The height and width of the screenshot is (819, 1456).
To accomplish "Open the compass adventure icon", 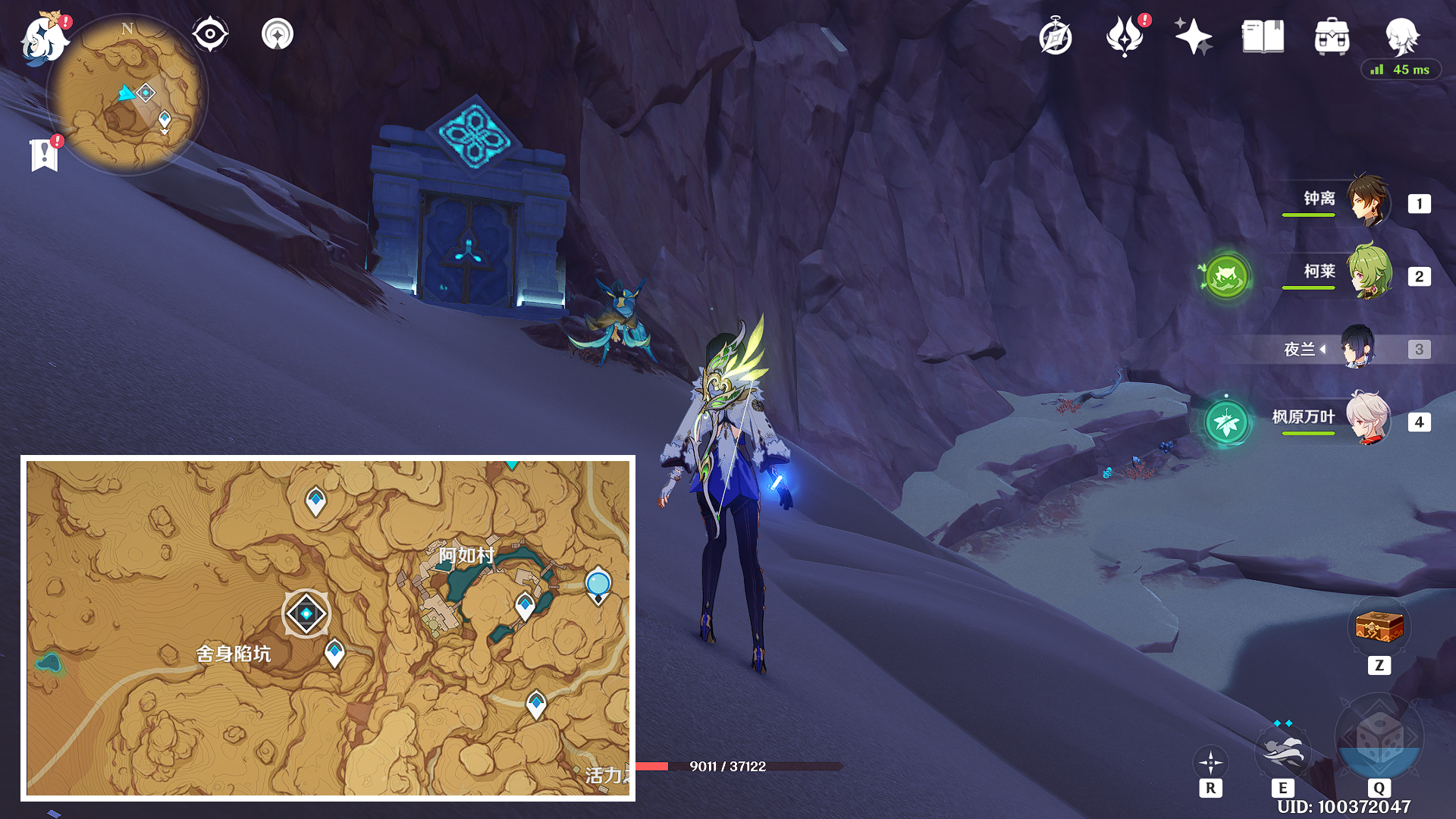I will coord(1056,37).
